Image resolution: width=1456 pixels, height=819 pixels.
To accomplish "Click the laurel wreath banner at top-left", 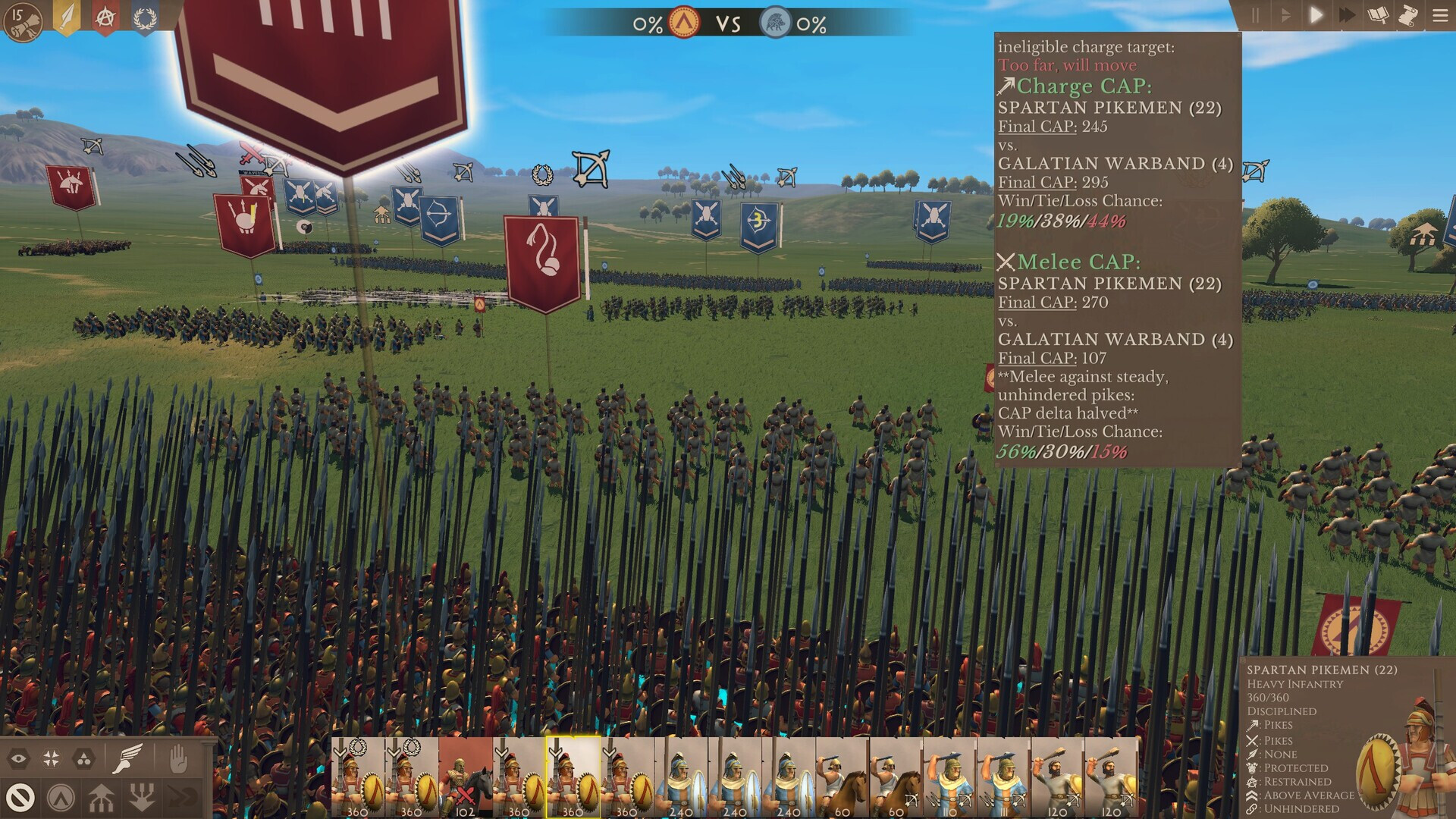I will pos(144,17).
